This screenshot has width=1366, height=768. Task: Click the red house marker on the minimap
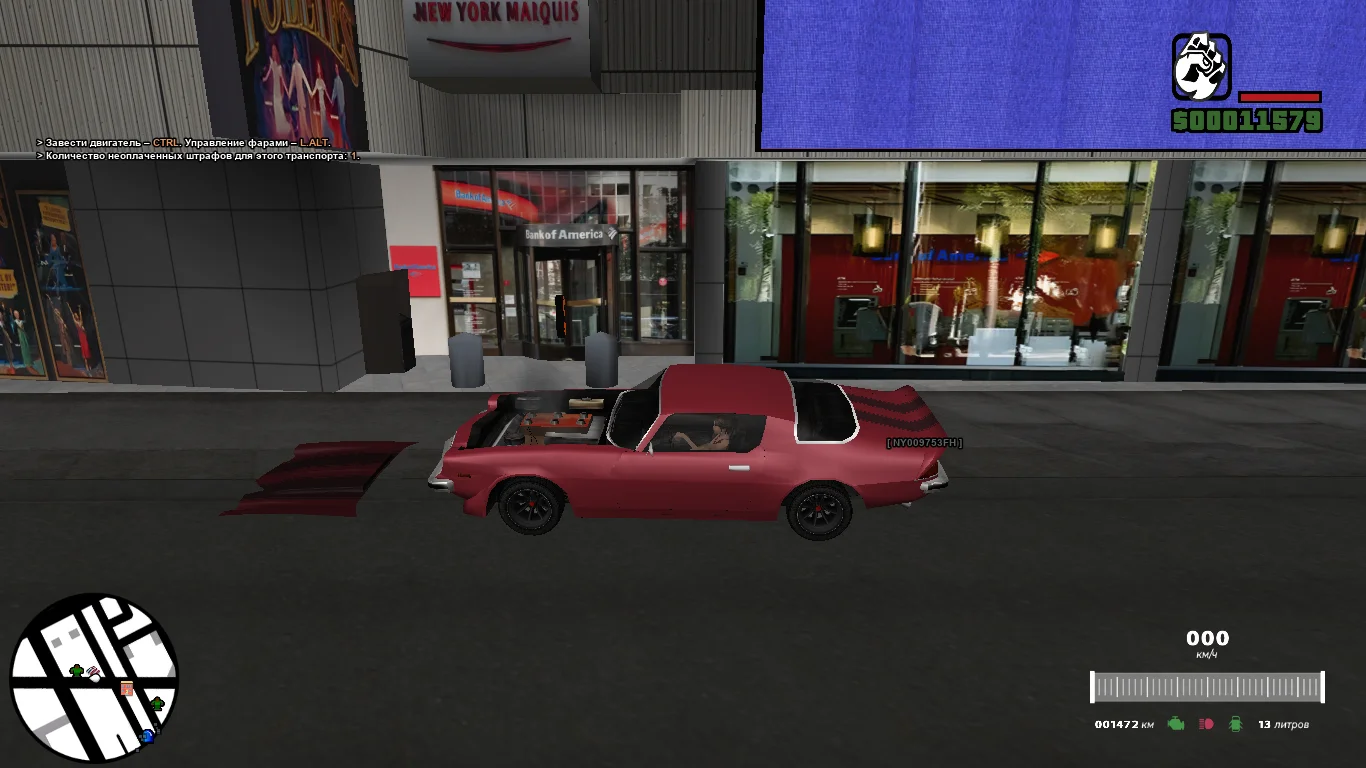tap(127, 688)
